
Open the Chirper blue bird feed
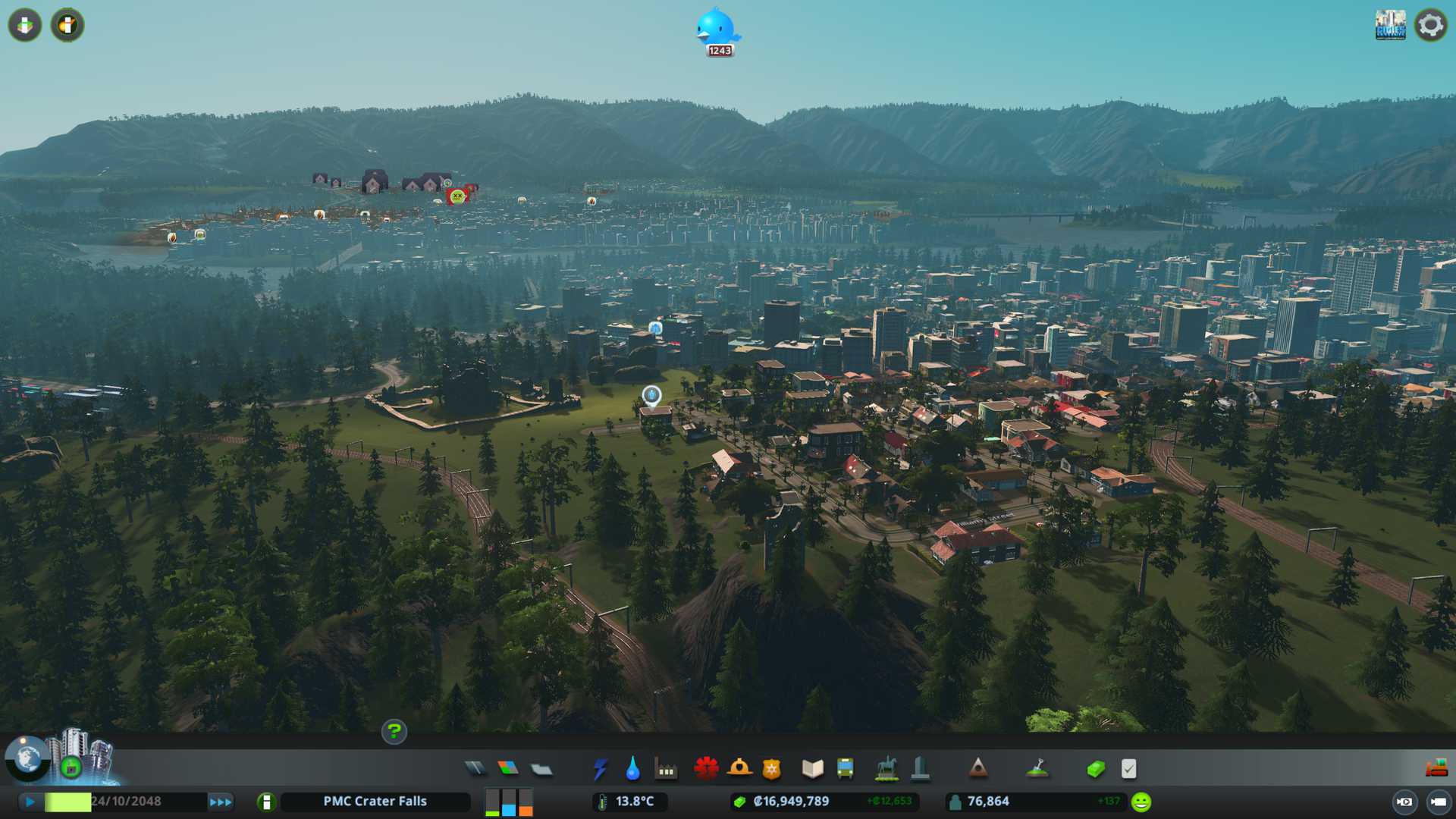(x=717, y=30)
